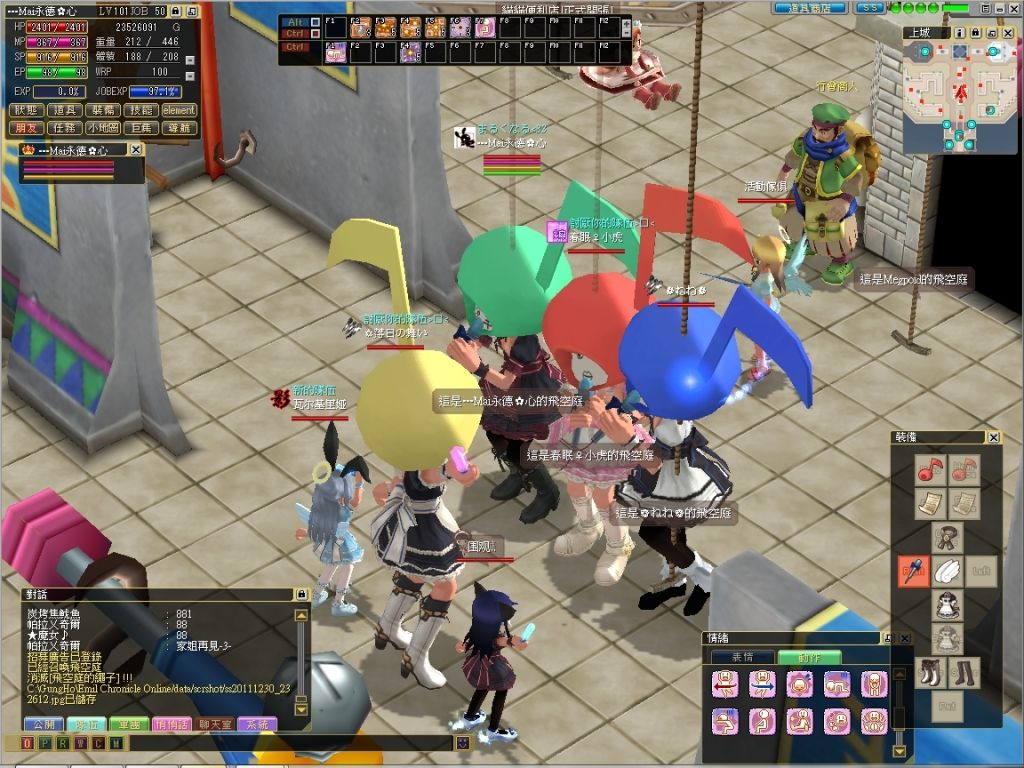Open the 狀態 status window
This screenshot has height=768, width=1024.
tap(28, 110)
